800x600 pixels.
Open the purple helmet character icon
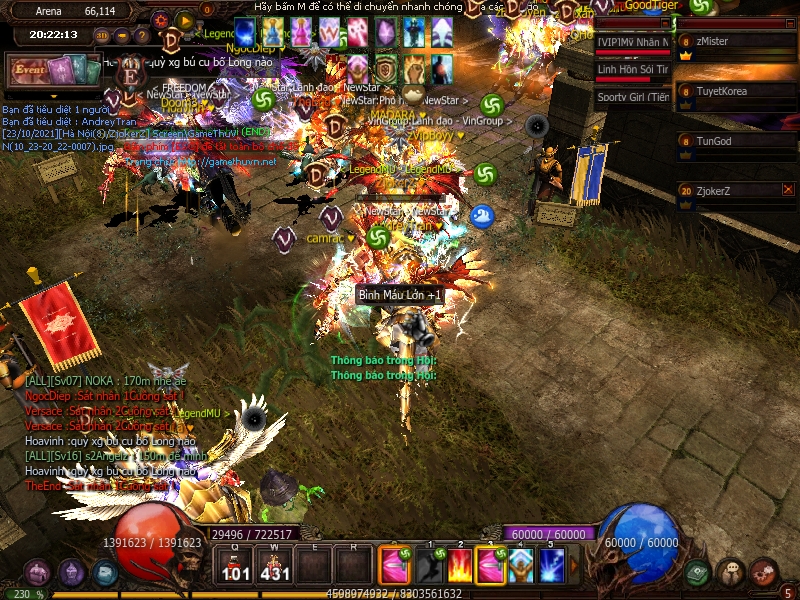pos(71,573)
